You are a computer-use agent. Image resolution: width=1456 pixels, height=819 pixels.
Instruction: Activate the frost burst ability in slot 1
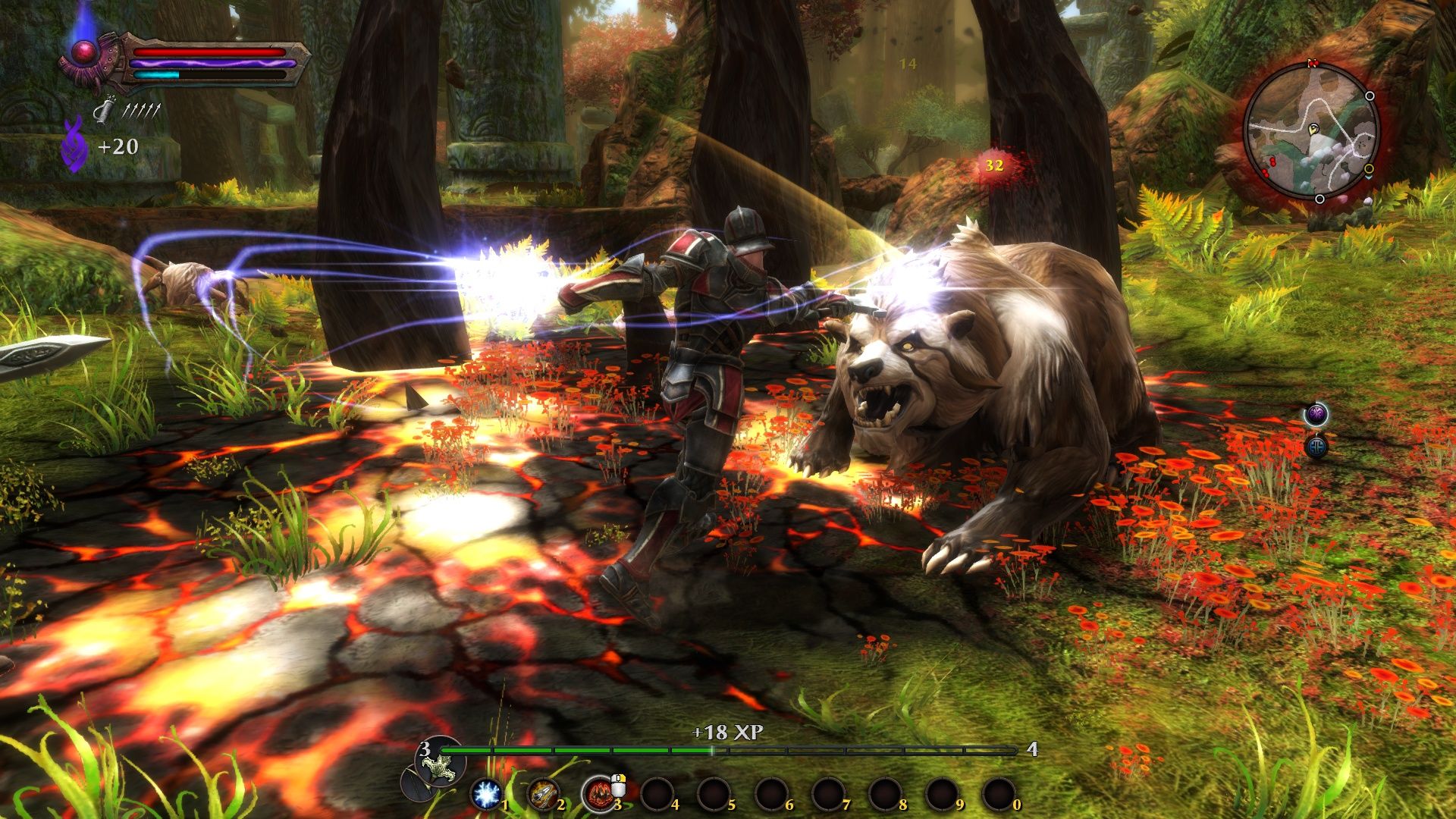tap(486, 794)
